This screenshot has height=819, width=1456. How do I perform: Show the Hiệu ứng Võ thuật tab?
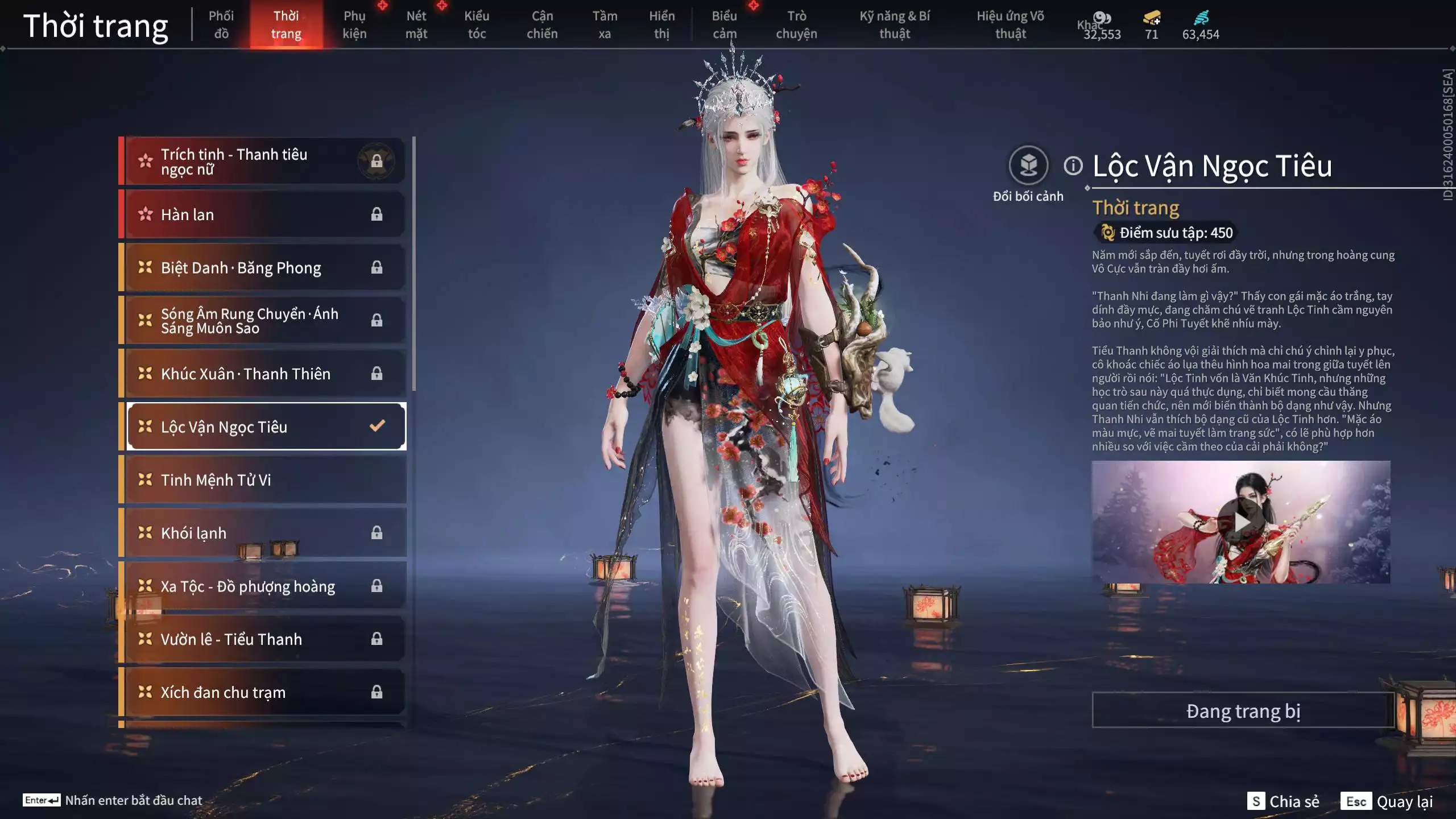click(x=1010, y=25)
